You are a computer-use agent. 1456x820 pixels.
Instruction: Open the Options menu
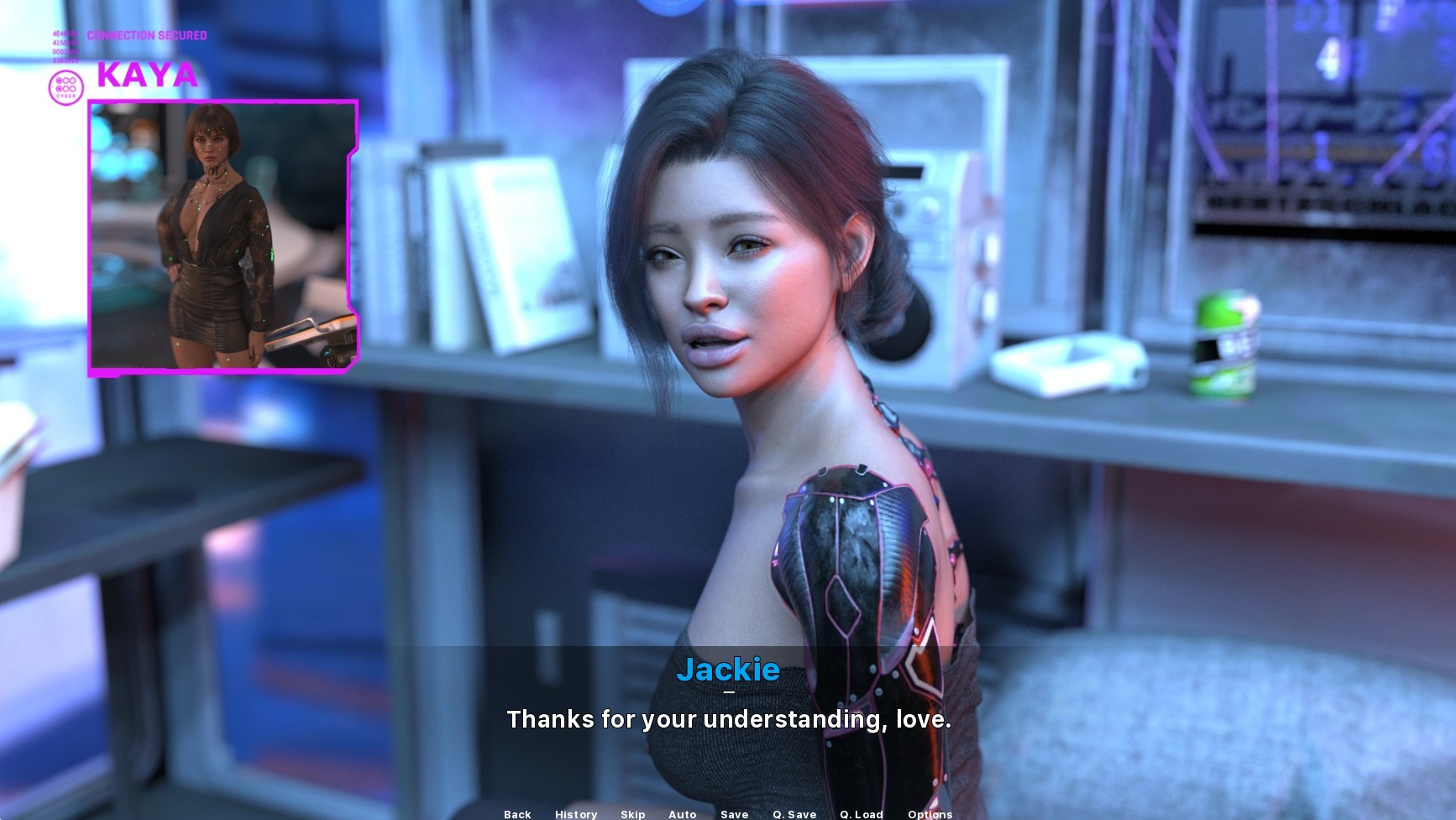click(930, 813)
